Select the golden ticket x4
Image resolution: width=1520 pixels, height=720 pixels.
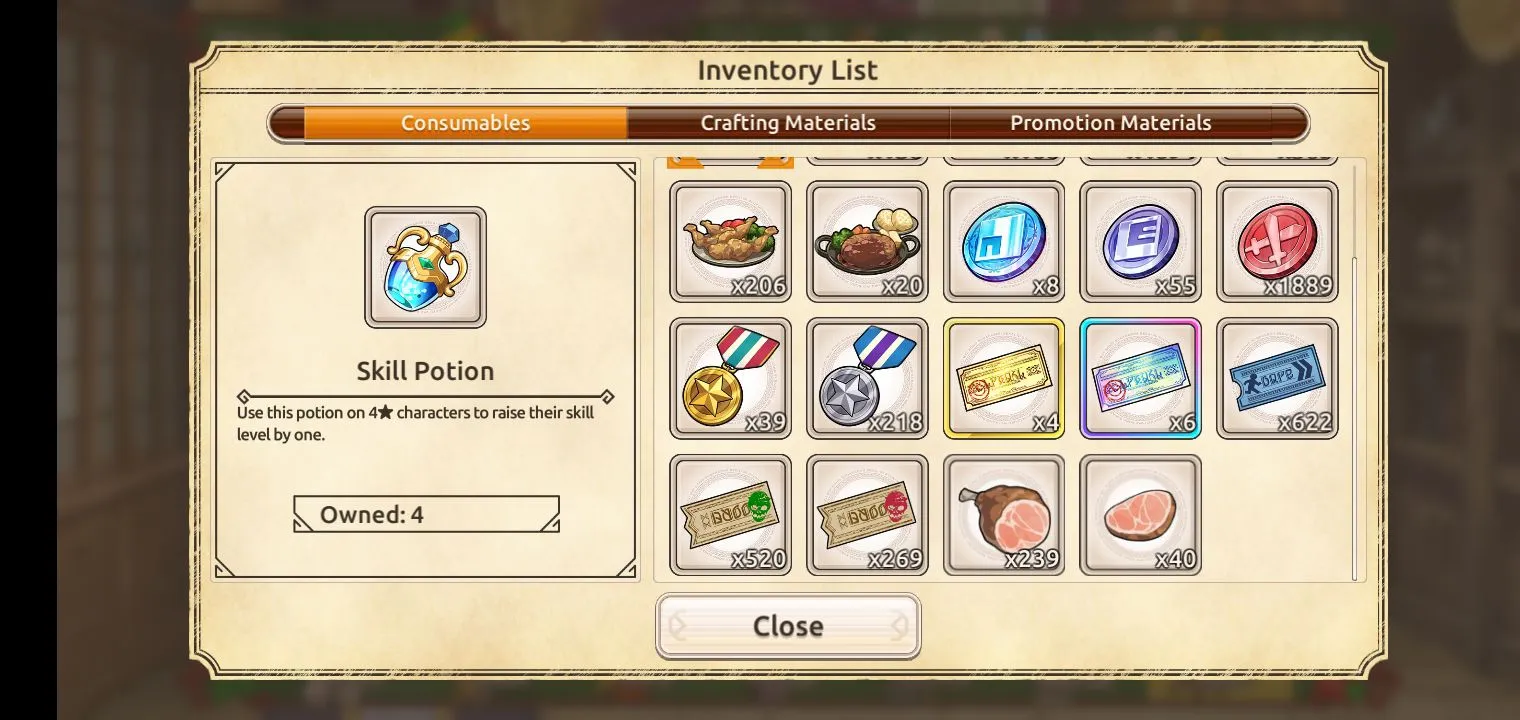(x=1004, y=378)
